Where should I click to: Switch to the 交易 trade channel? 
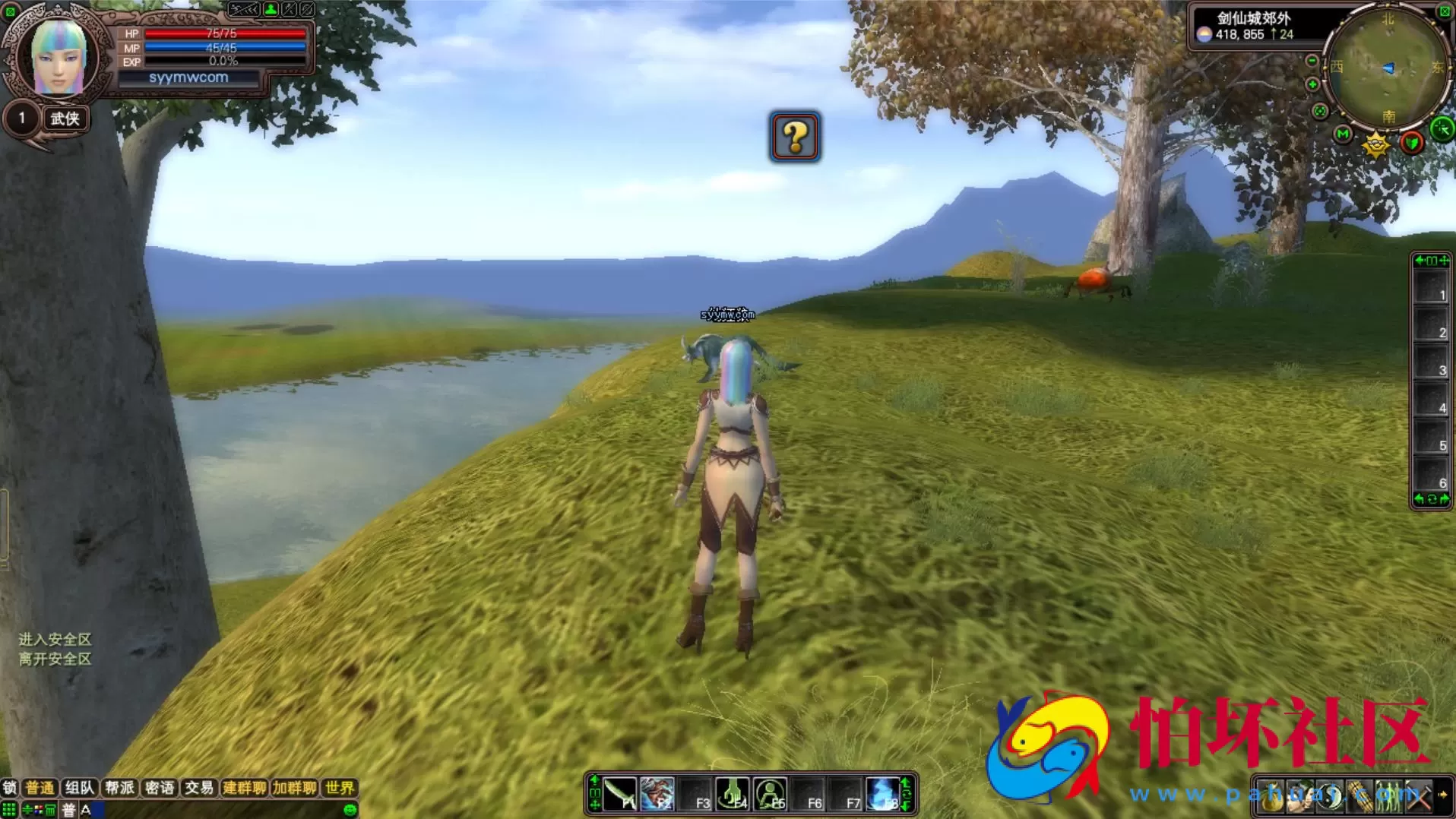pos(199,788)
